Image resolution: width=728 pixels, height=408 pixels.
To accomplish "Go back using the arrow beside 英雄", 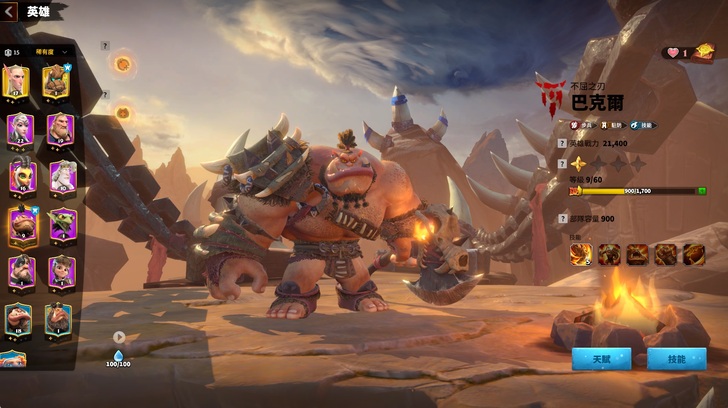I will coord(11,11).
